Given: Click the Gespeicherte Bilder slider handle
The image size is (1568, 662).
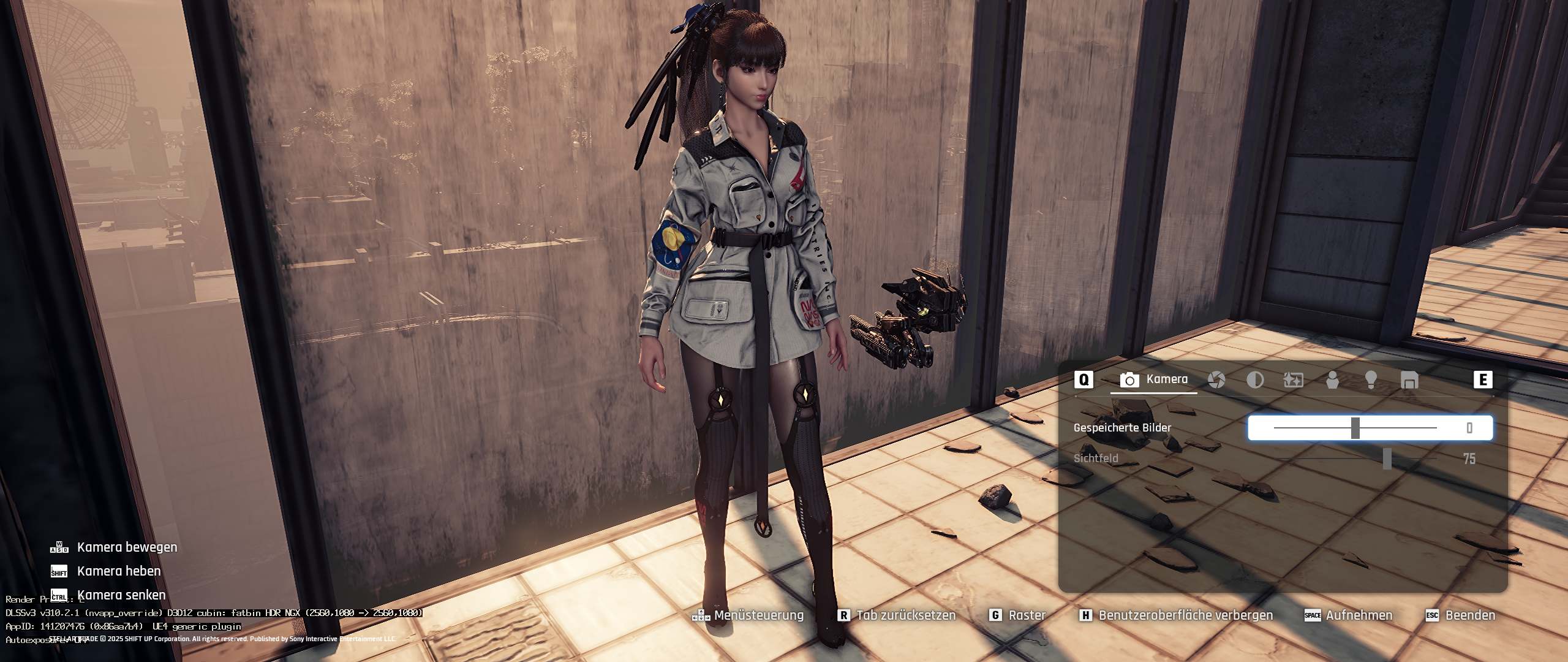Looking at the screenshot, I should (1355, 428).
